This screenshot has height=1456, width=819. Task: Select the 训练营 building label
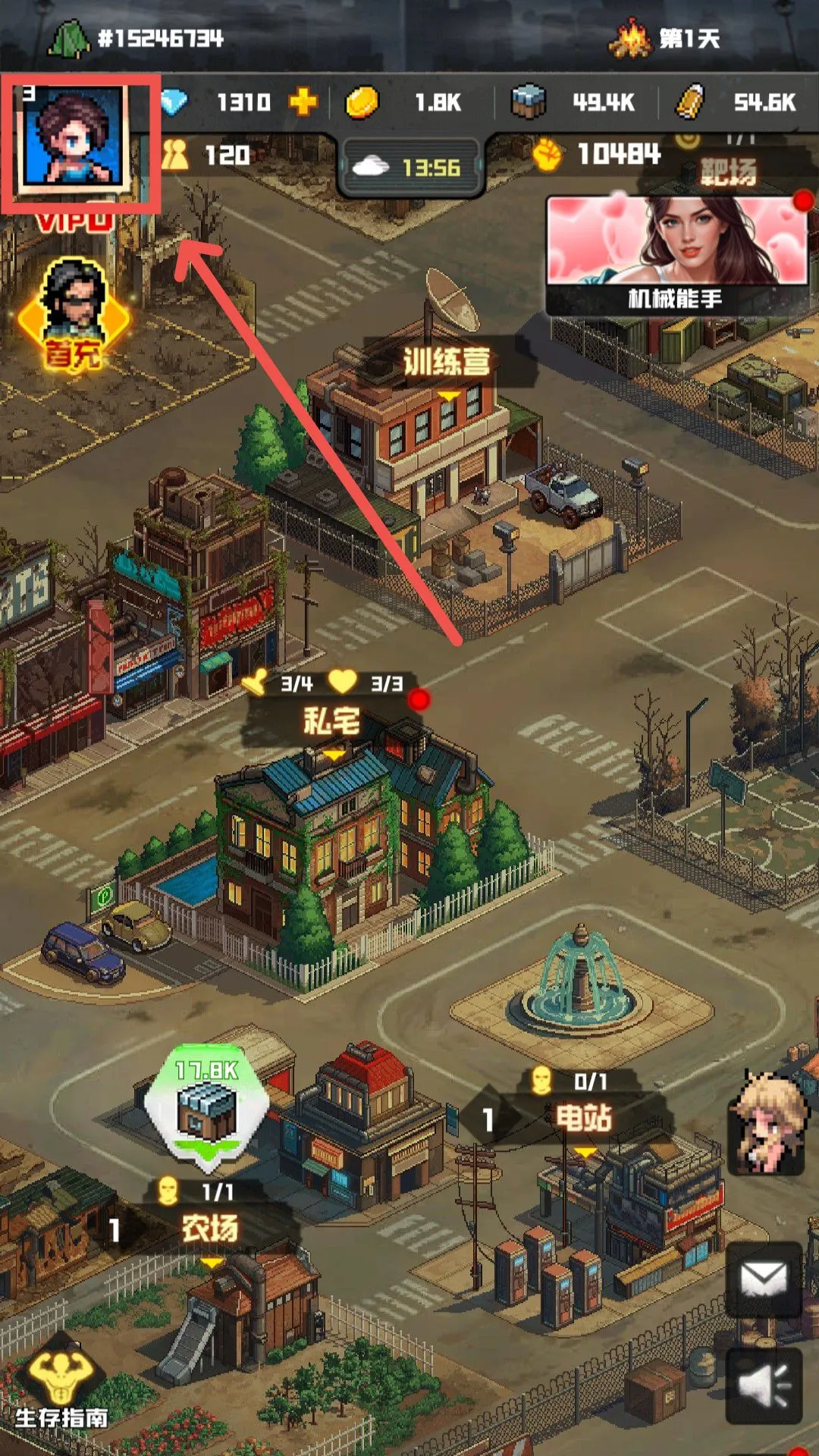click(447, 362)
